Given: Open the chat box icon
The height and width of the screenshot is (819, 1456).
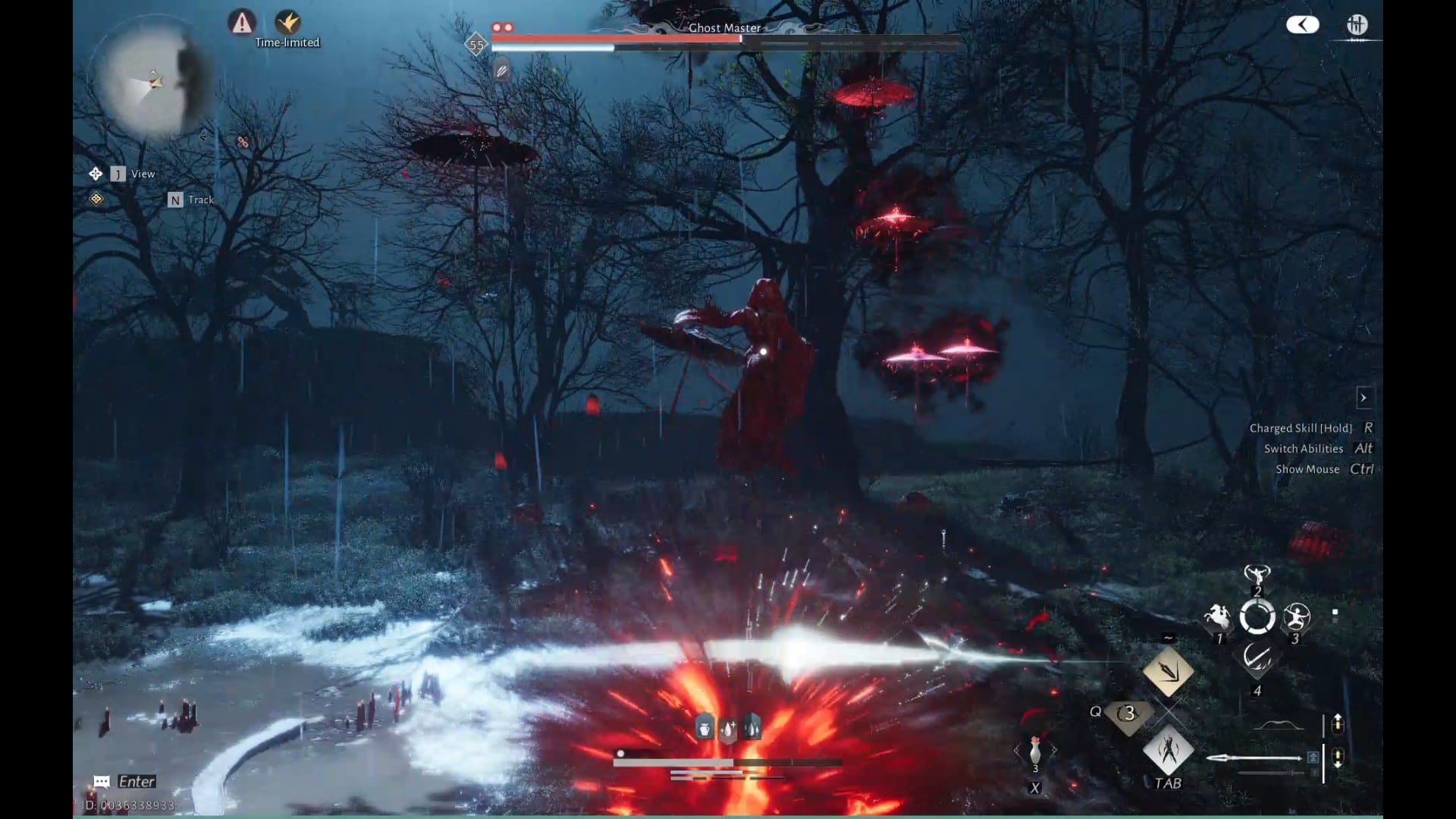Looking at the screenshot, I should point(102,782).
